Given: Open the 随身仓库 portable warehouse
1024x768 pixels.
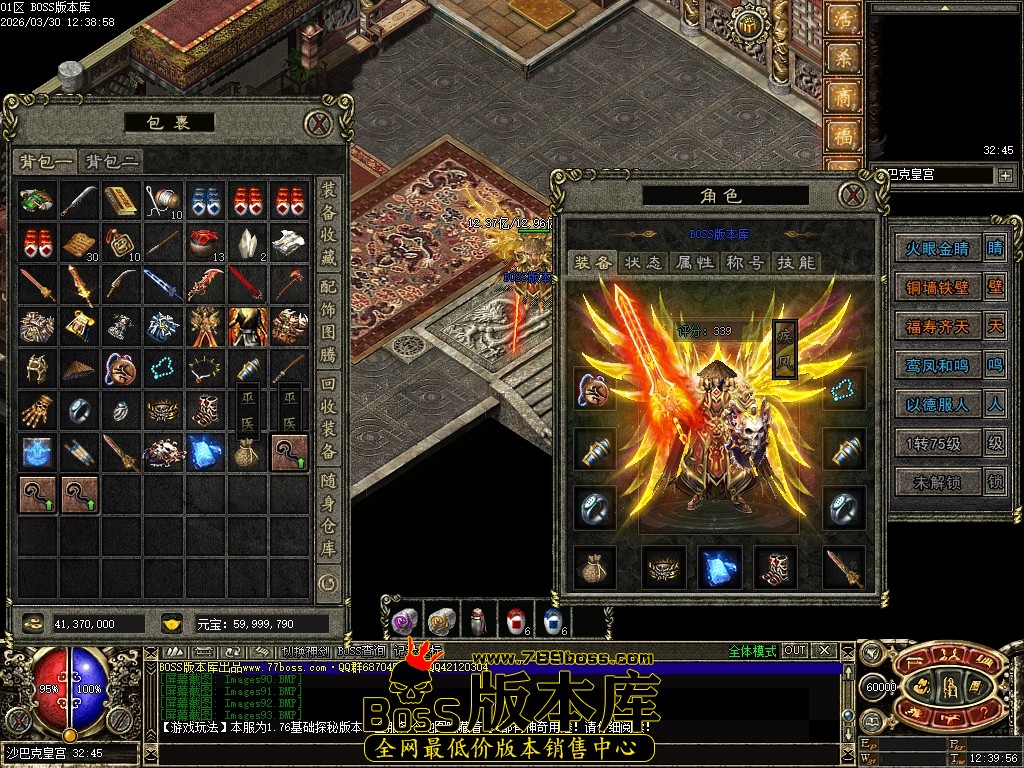Looking at the screenshot, I should click(328, 518).
